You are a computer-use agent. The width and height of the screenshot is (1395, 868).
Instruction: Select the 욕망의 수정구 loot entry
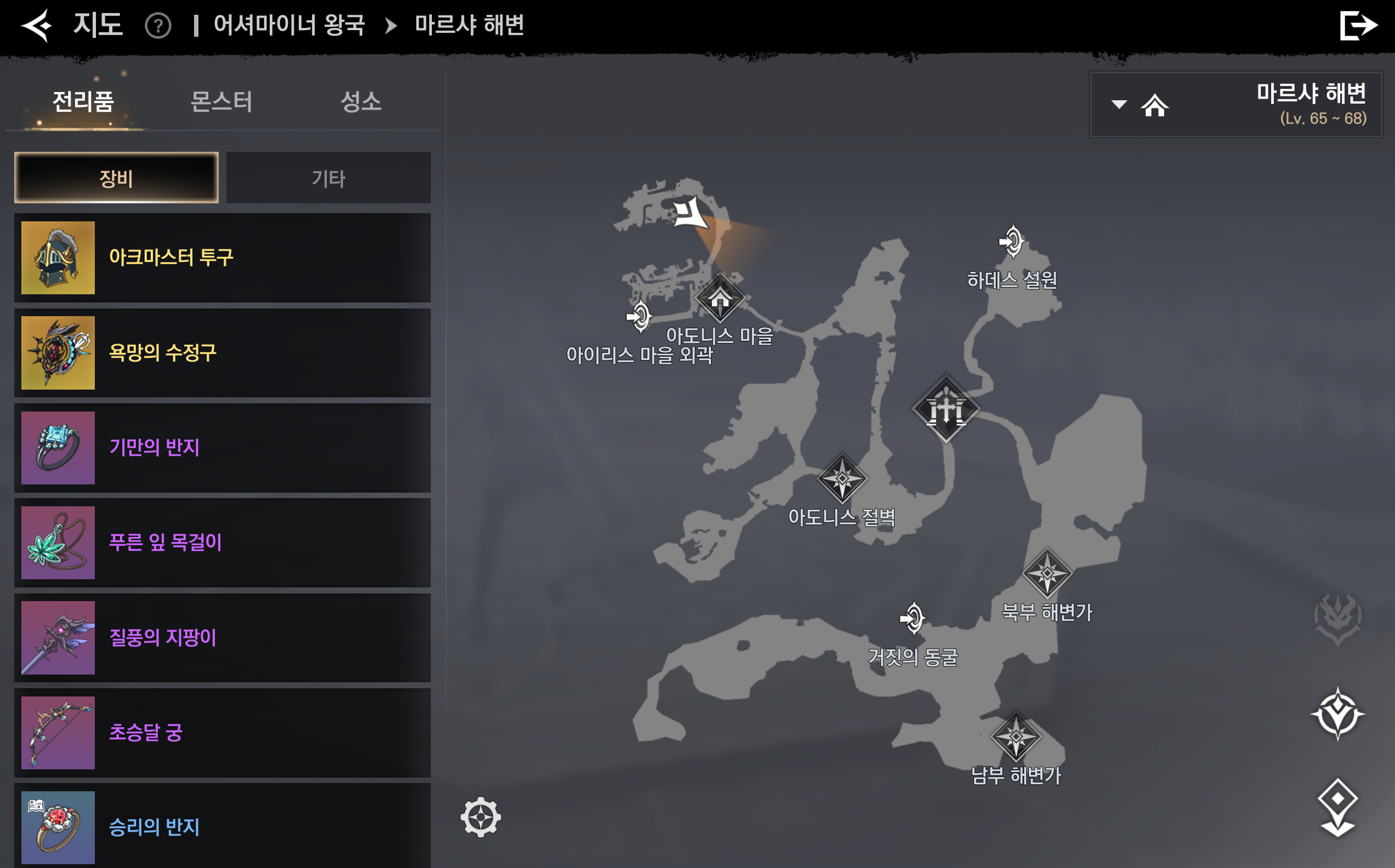(223, 353)
